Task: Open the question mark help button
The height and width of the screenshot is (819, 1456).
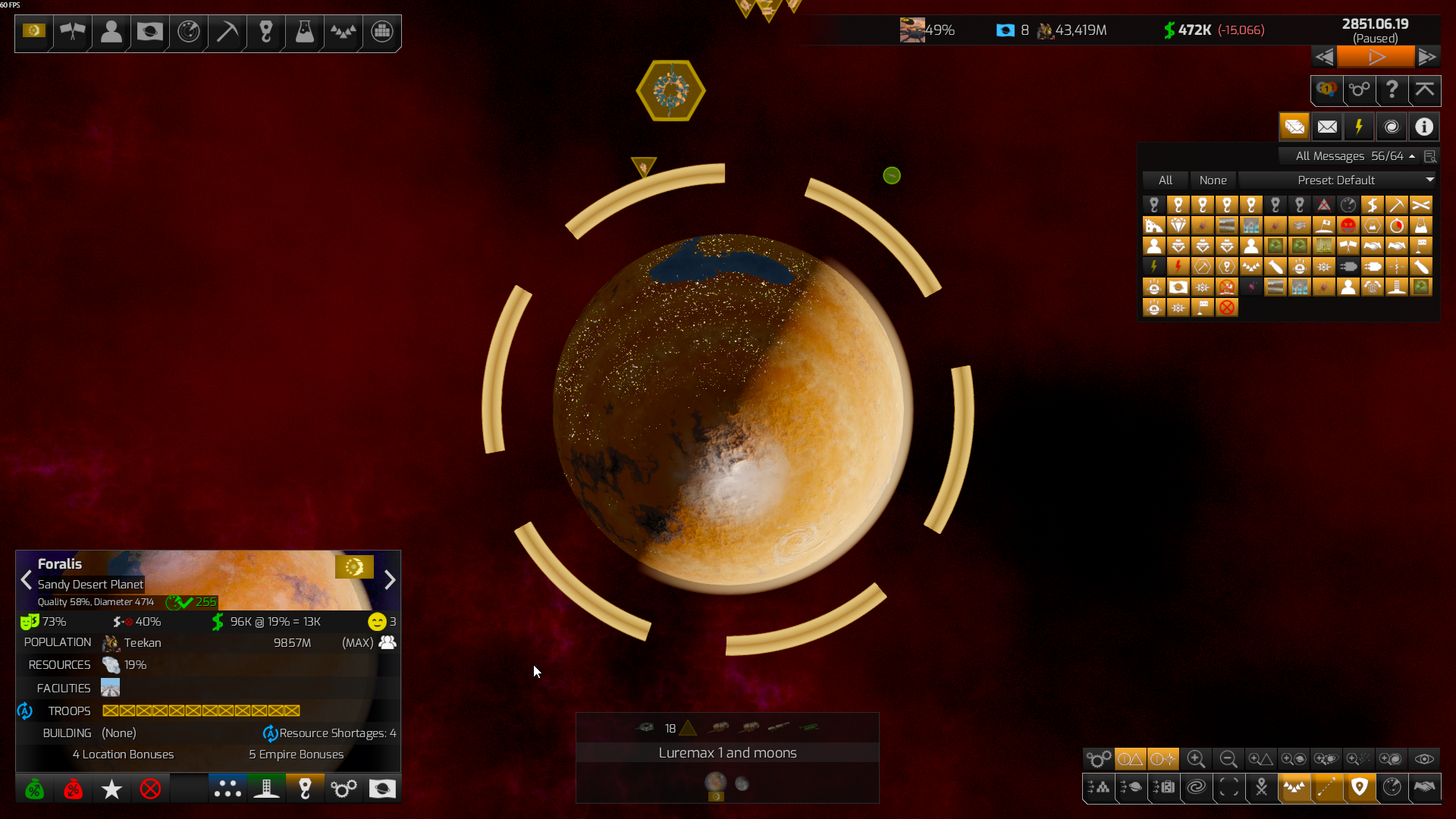Action: (1392, 90)
